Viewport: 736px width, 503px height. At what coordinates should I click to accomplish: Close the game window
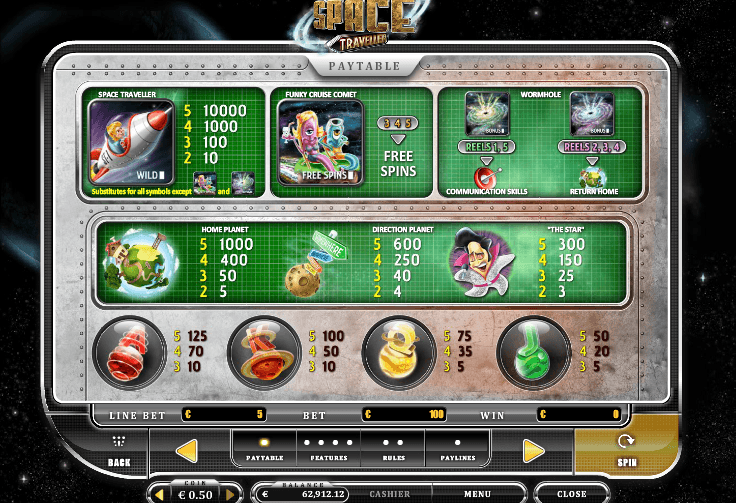coord(571,494)
